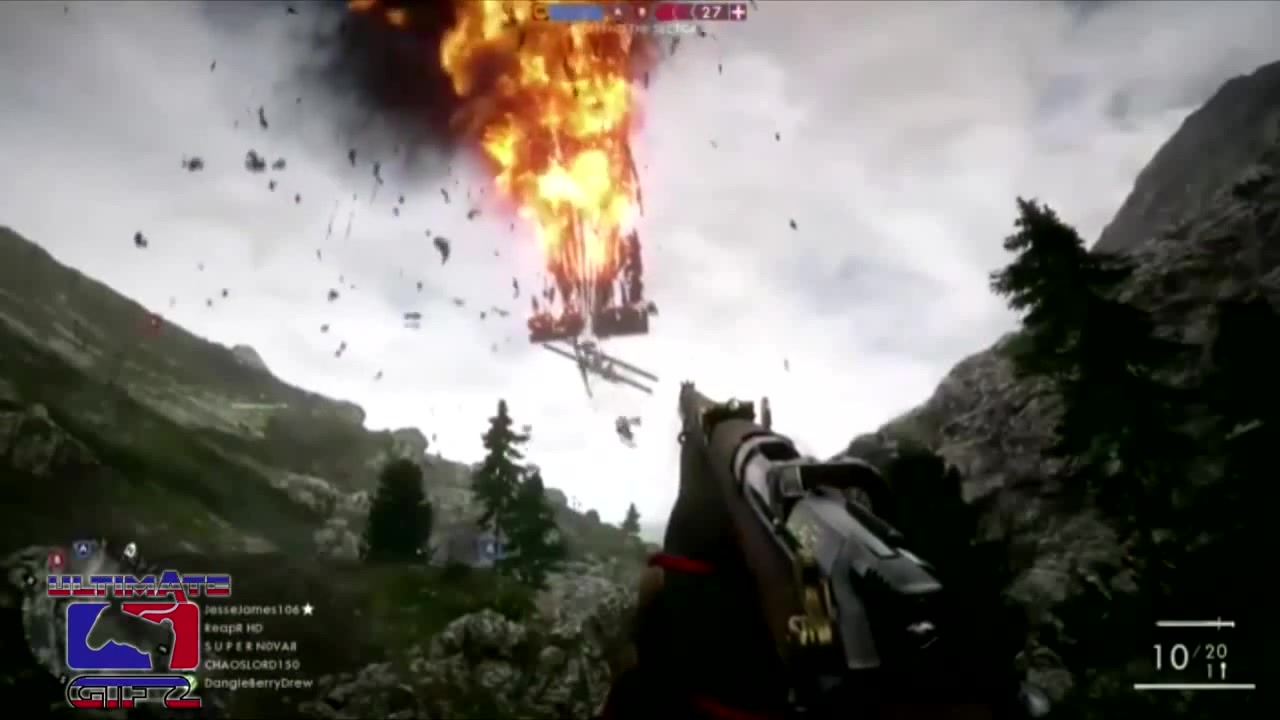This screenshot has width=1280, height=720.
Task: Click the blue team ticket bar
Action: [x=575, y=12]
